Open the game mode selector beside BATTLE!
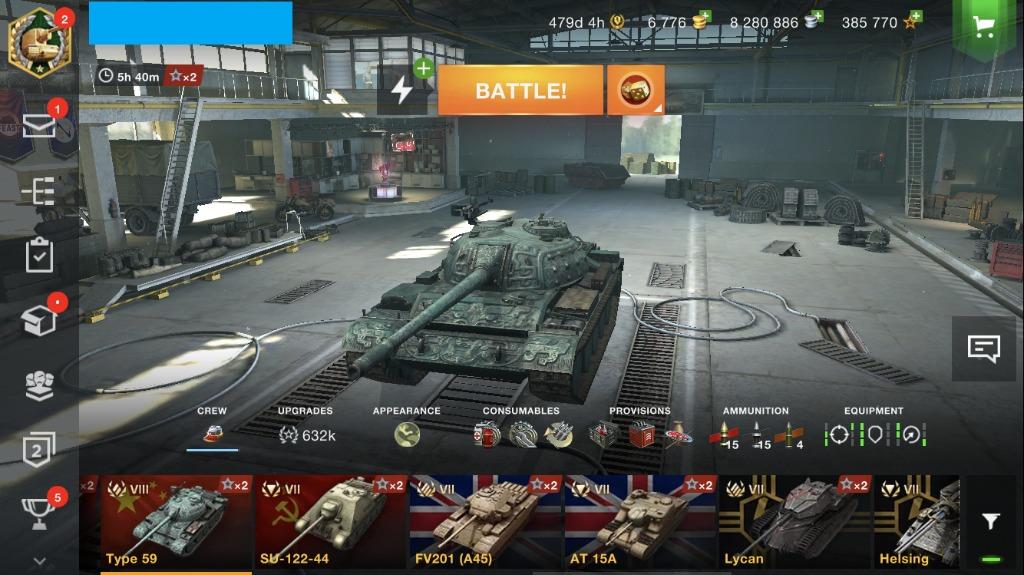1024x575 pixels. [635, 91]
